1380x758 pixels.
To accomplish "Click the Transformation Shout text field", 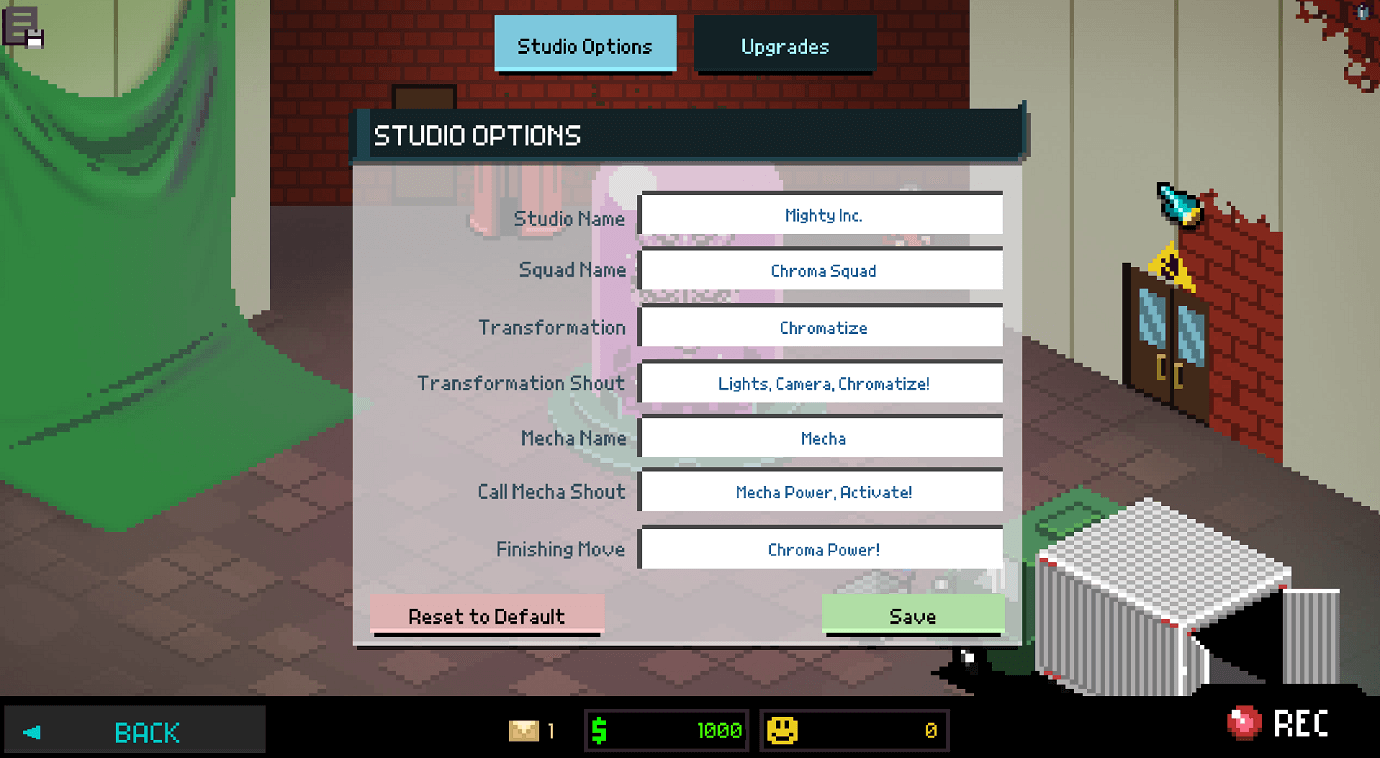I will point(822,383).
